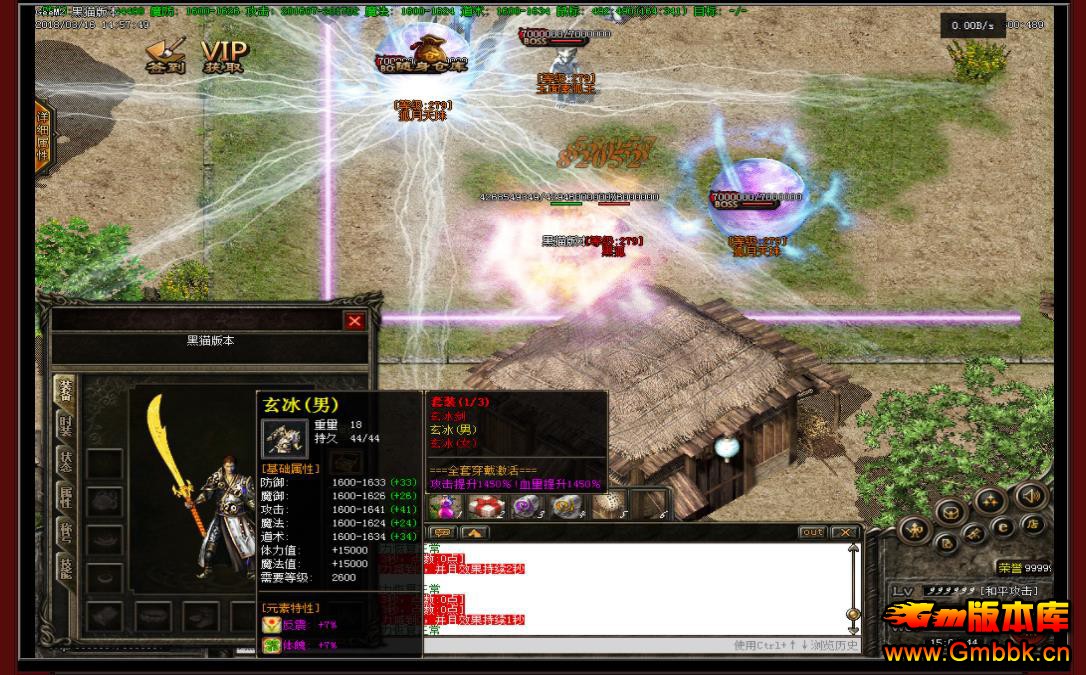Claim the VIP 获取 reward icon
Image resolution: width=1086 pixels, height=675 pixels.
[223, 57]
